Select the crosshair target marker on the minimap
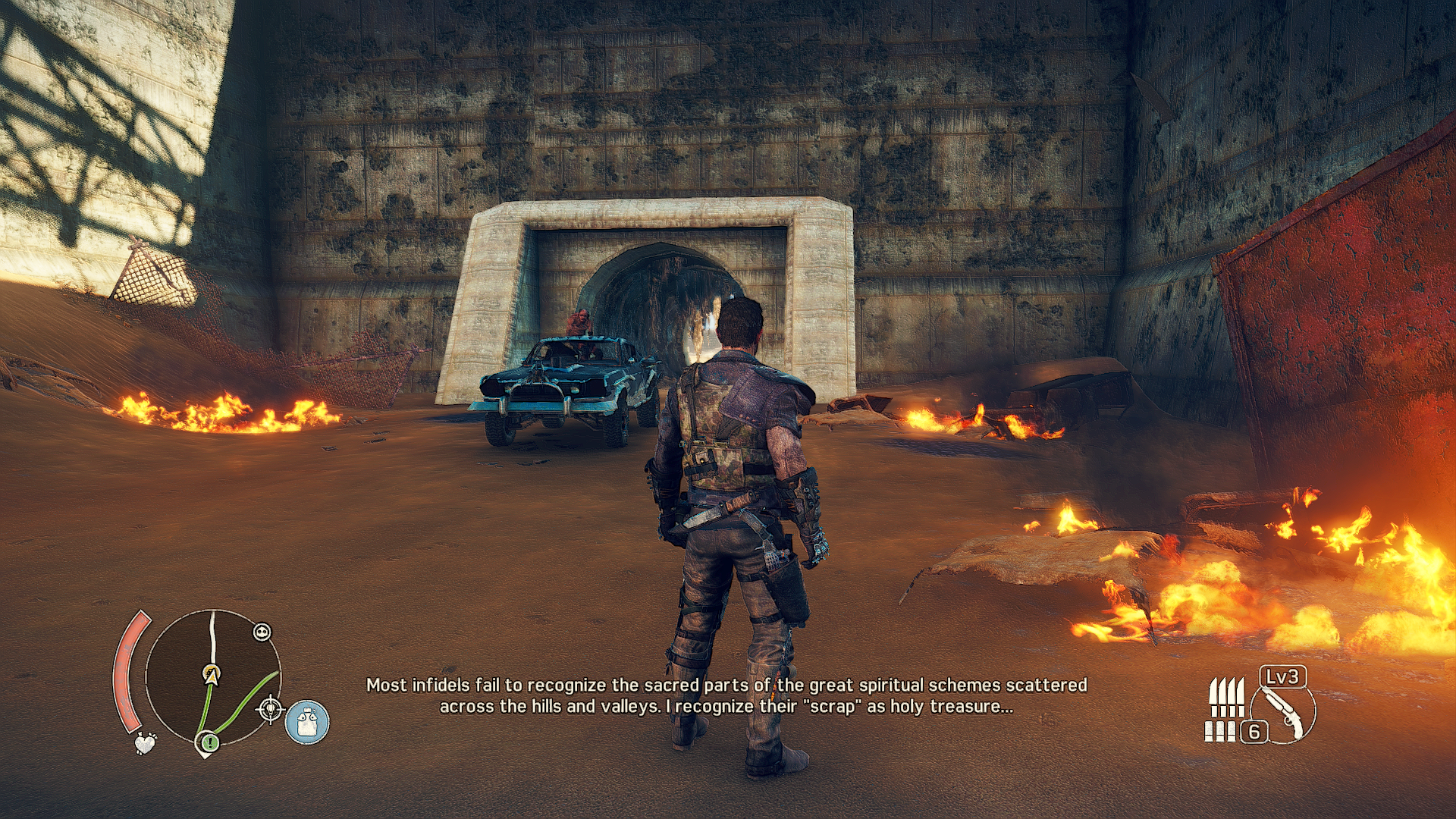The image size is (1456, 819). [270, 710]
